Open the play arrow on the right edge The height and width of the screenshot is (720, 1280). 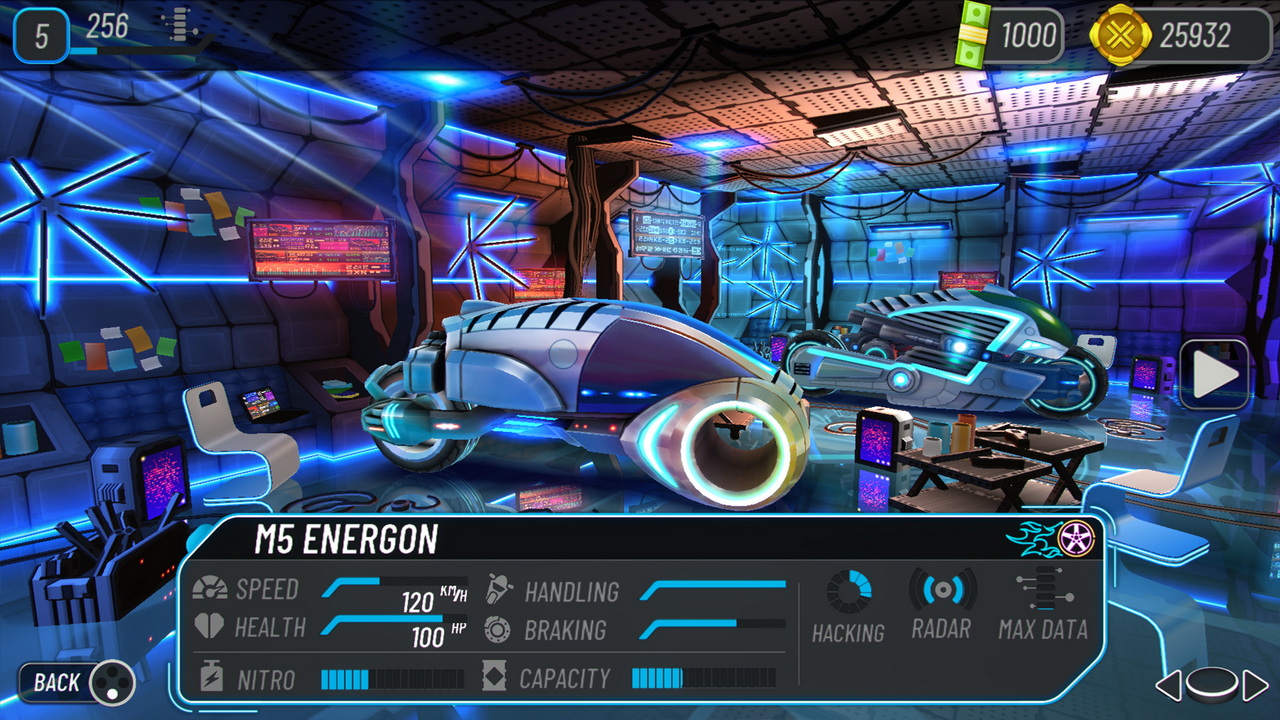(x=1214, y=376)
